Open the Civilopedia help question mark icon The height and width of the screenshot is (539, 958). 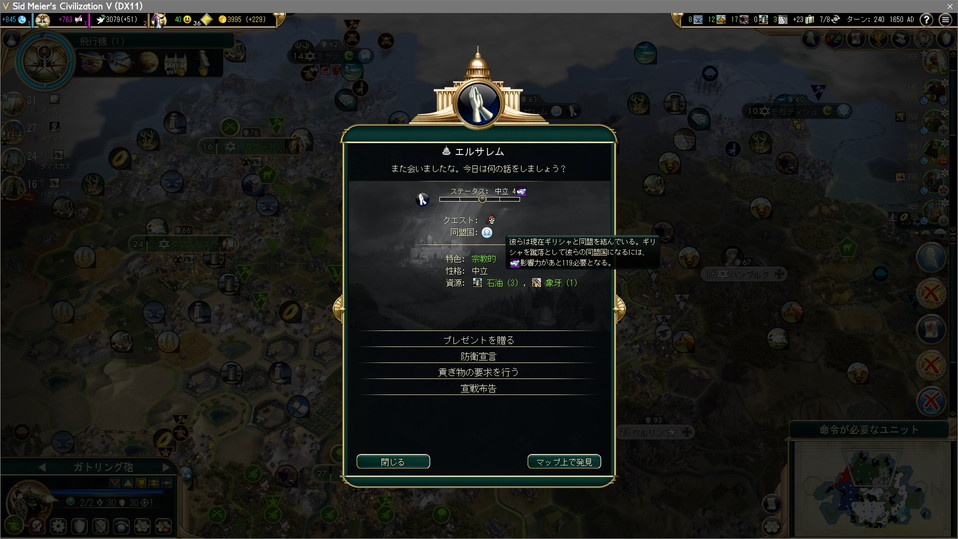click(x=929, y=20)
